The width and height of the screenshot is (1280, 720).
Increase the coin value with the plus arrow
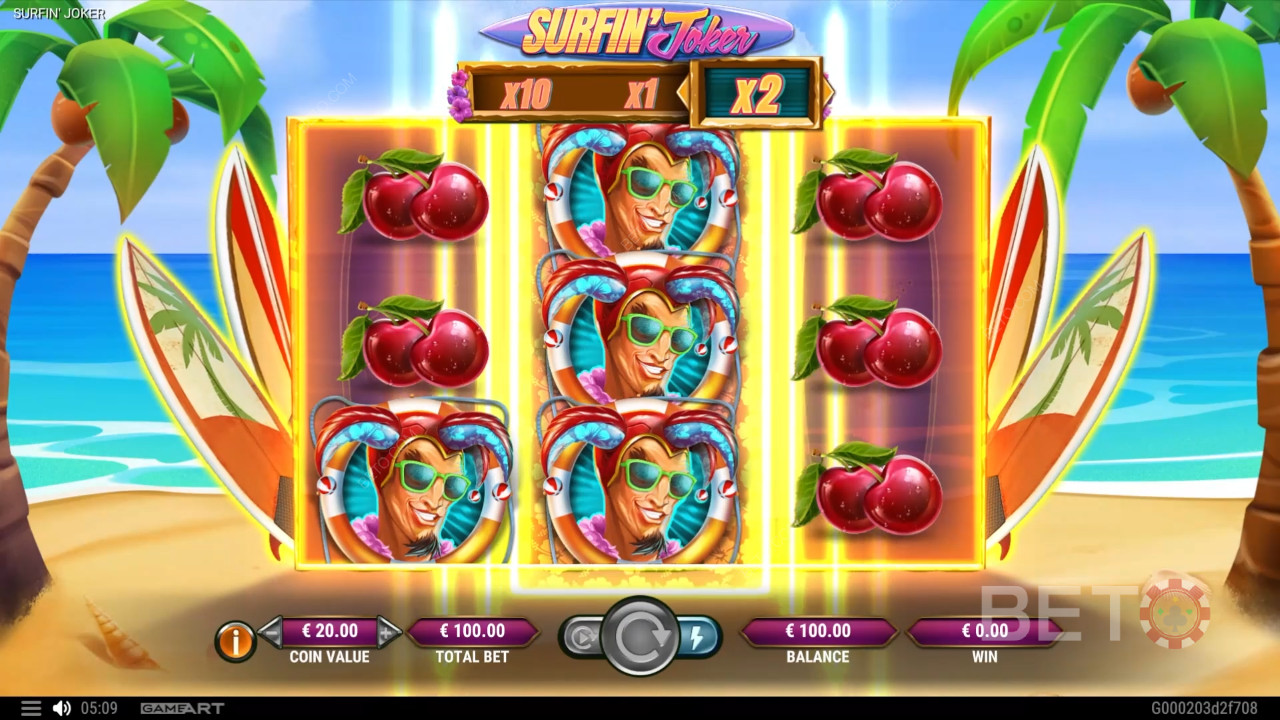(x=388, y=631)
